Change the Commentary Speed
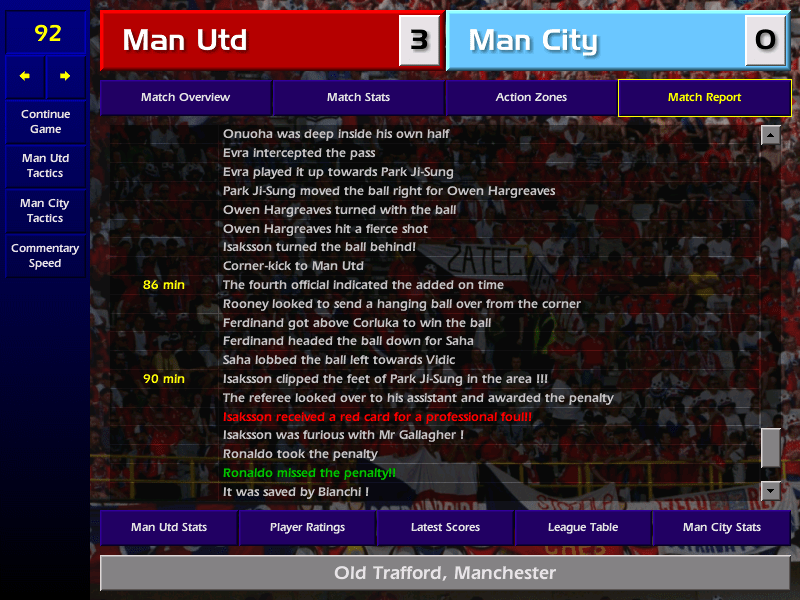The width and height of the screenshot is (800, 600). pyautogui.click(x=45, y=256)
